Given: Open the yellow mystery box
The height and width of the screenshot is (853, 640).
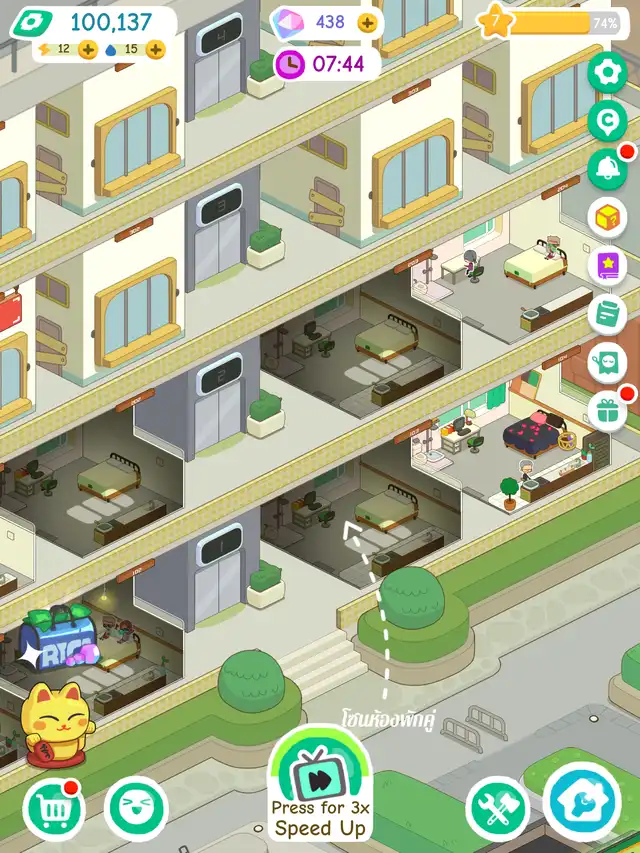Looking at the screenshot, I should point(607,216).
